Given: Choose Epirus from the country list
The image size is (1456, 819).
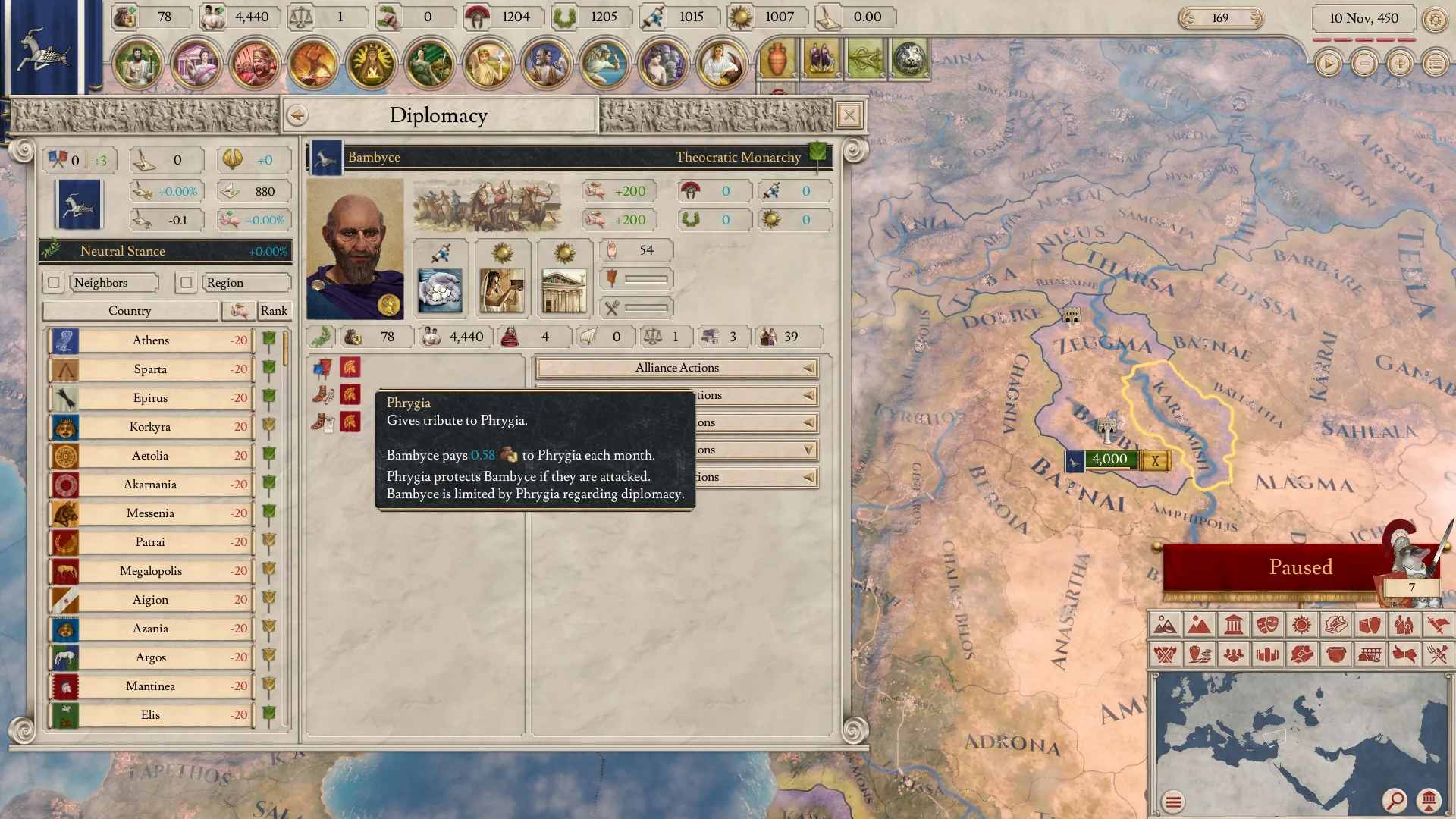Looking at the screenshot, I should click(151, 398).
